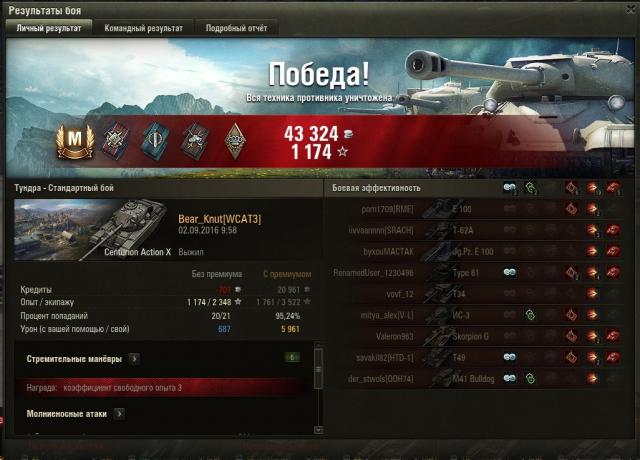Switch to the Командный результат tab
This screenshot has height=460, width=640.
[x=144, y=28]
